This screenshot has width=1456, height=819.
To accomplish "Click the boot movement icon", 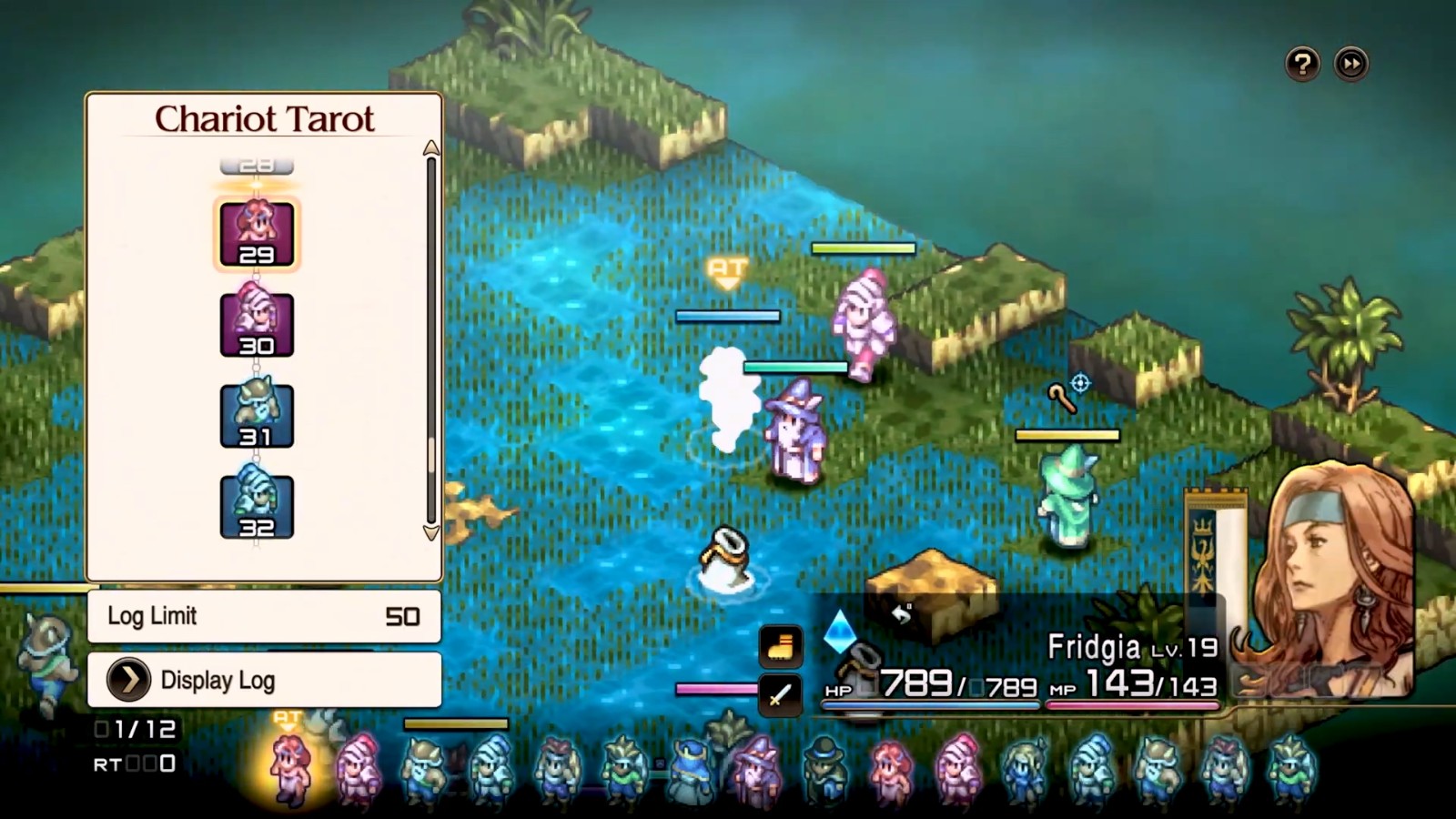I will pos(780,647).
